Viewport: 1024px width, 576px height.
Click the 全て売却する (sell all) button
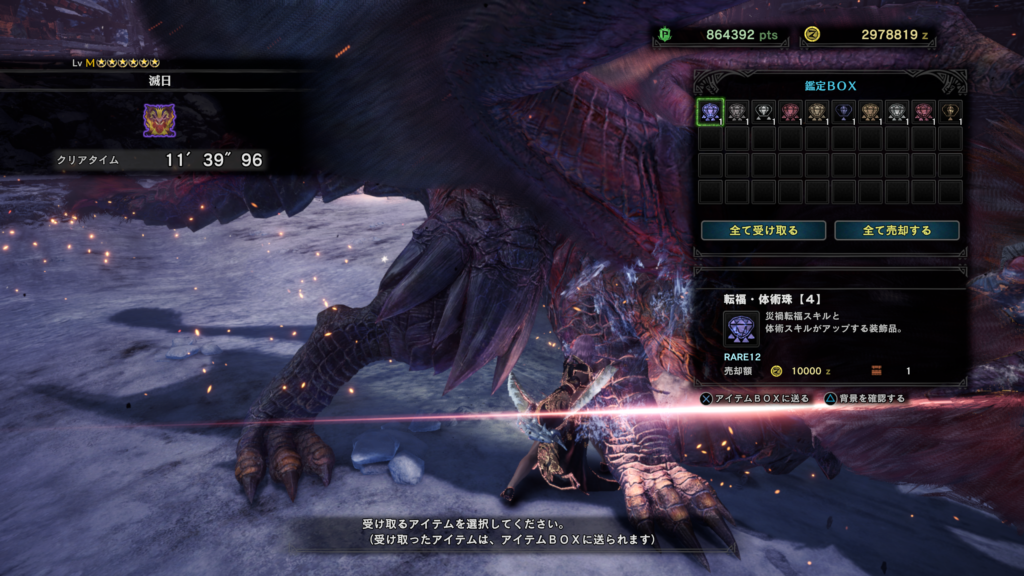(897, 230)
